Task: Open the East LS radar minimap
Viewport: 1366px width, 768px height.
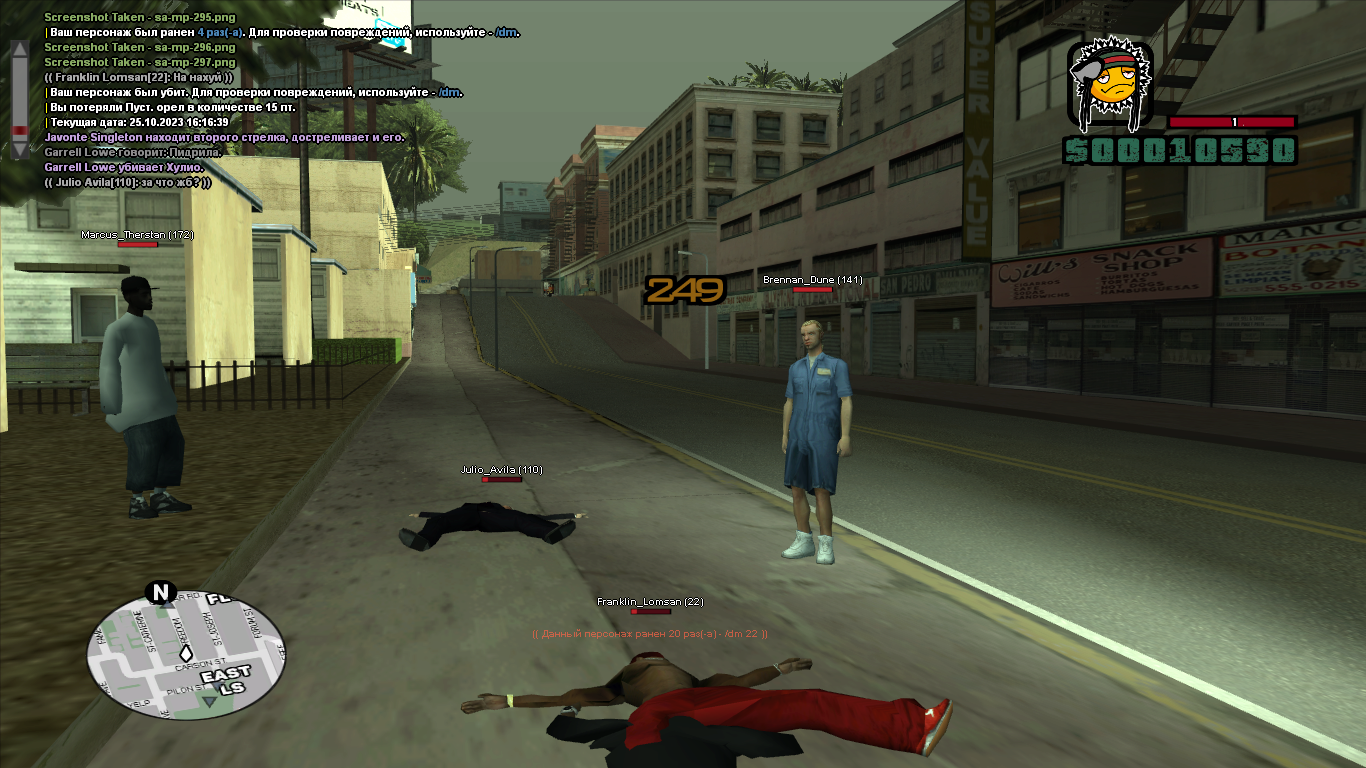Action: click(186, 655)
